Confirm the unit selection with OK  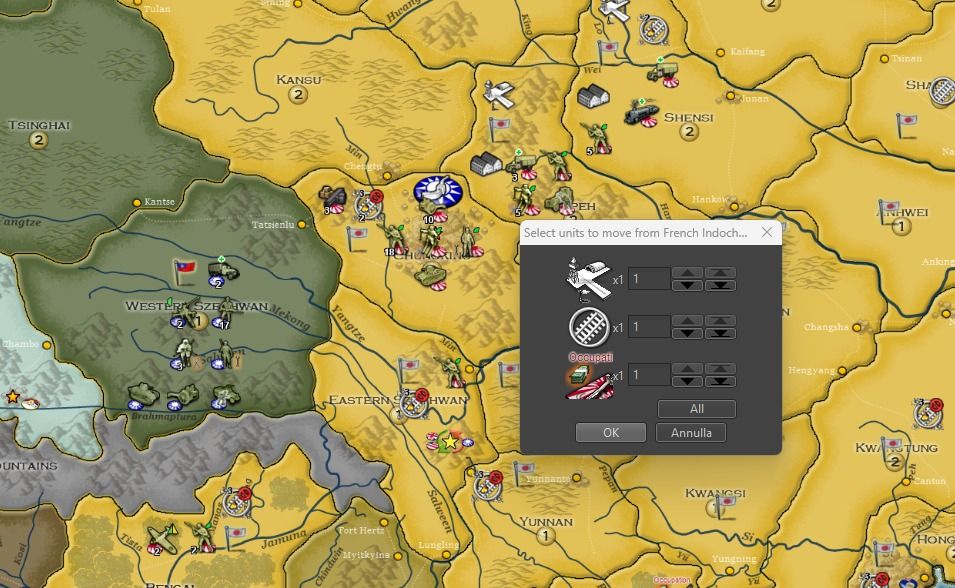click(610, 433)
